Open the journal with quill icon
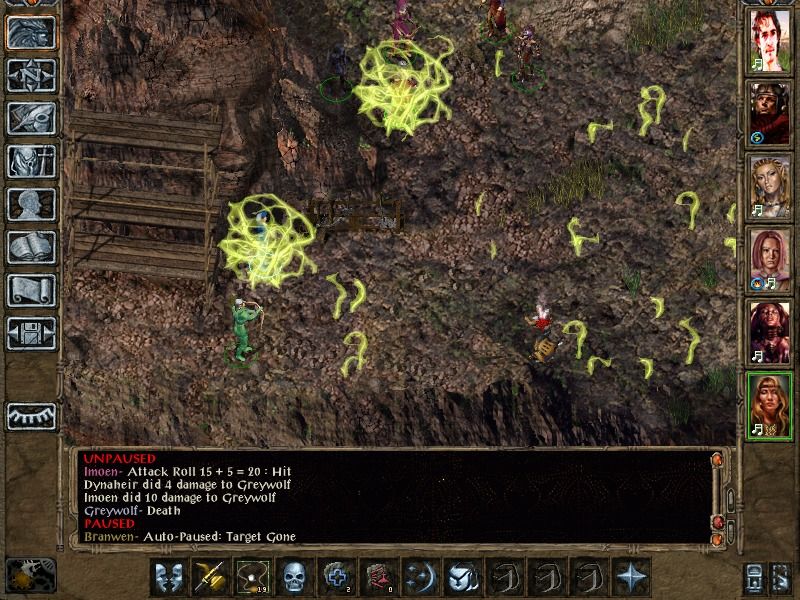Screen dimensions: 800x600 coord(31,118)
